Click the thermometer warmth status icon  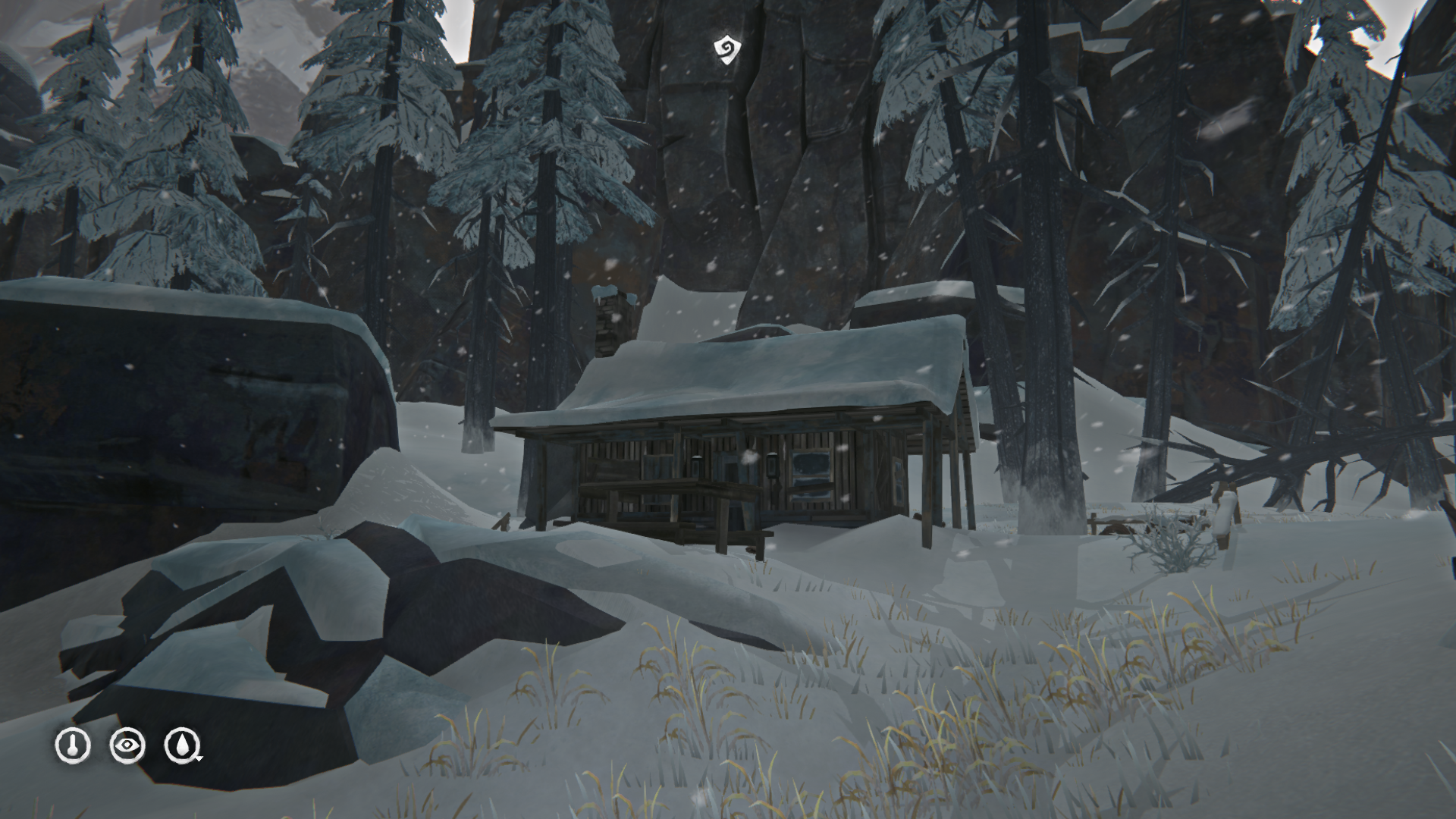pyautogui.click(x=73, y=746)
